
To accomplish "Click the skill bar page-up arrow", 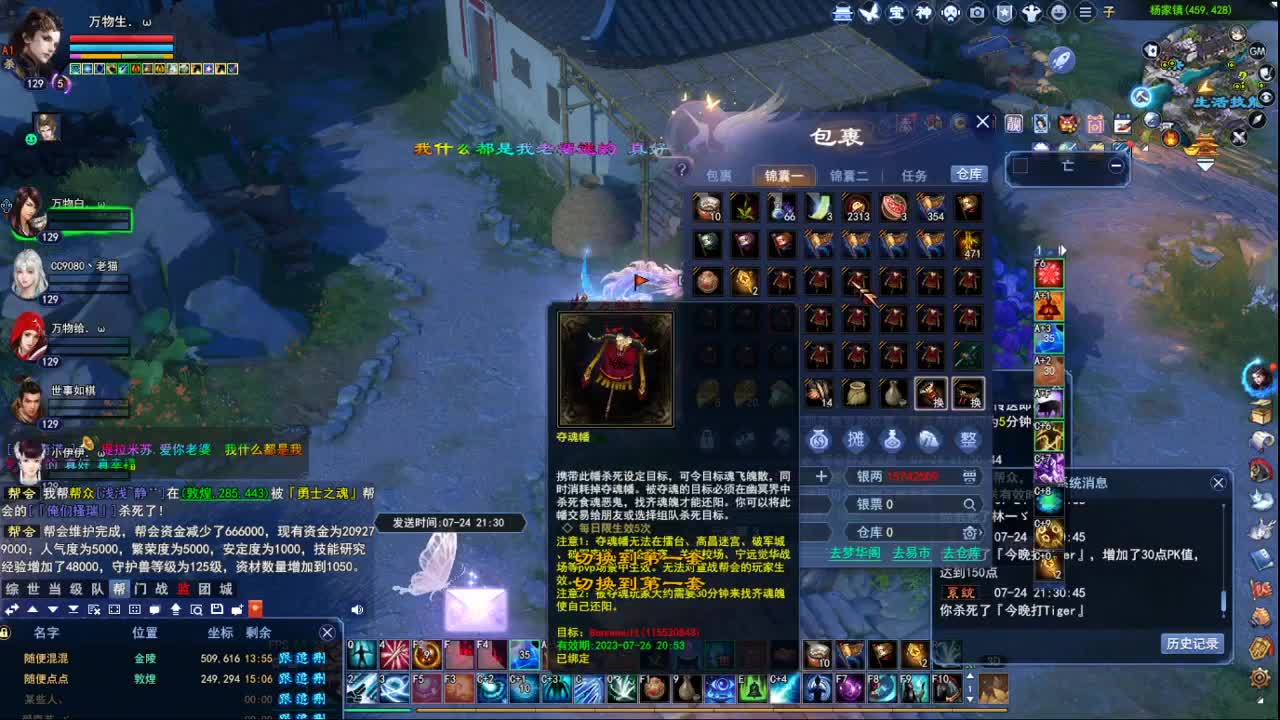I will [x=969, y=678].
